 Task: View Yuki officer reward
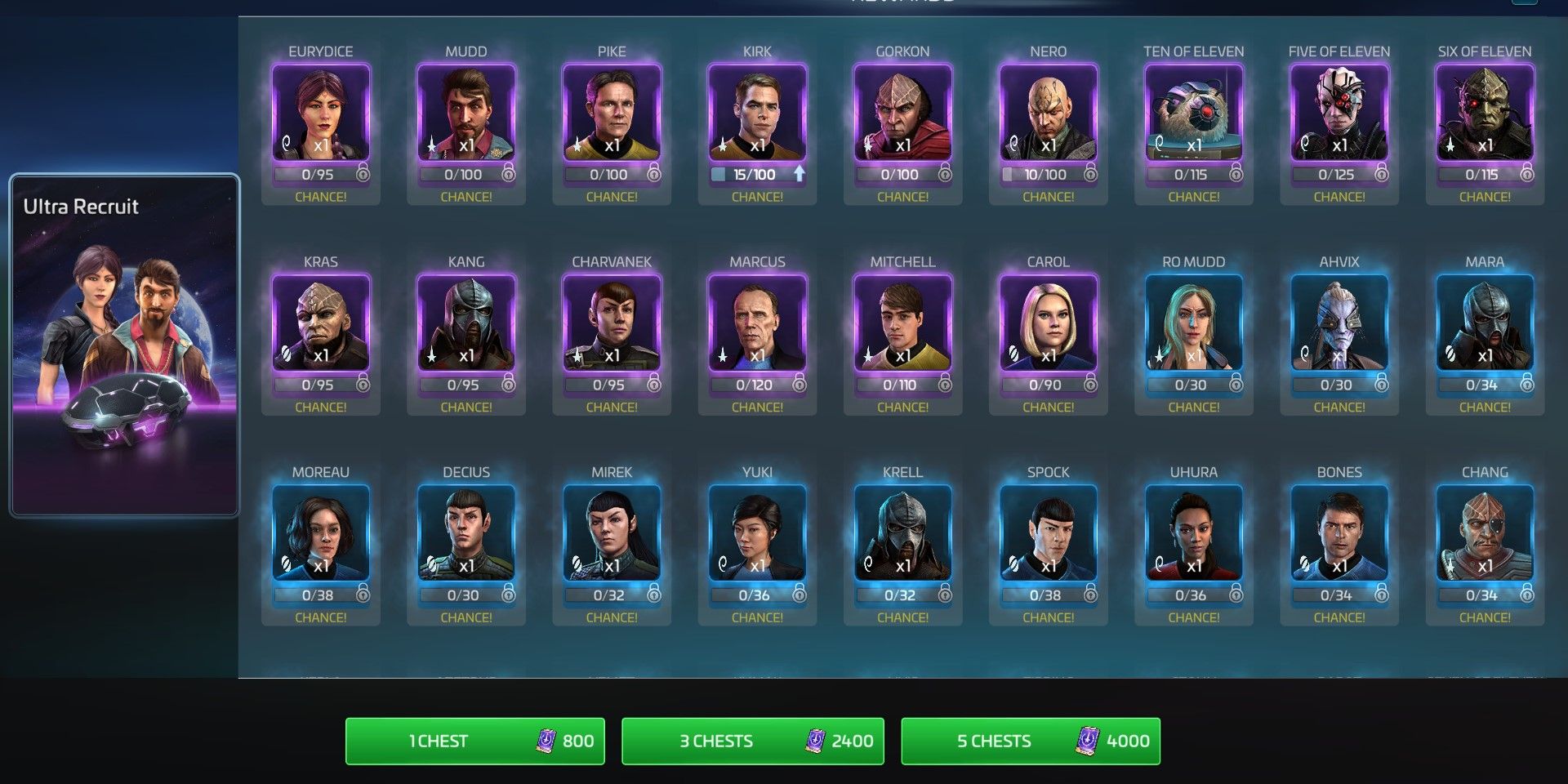click(x=757, y=534)
